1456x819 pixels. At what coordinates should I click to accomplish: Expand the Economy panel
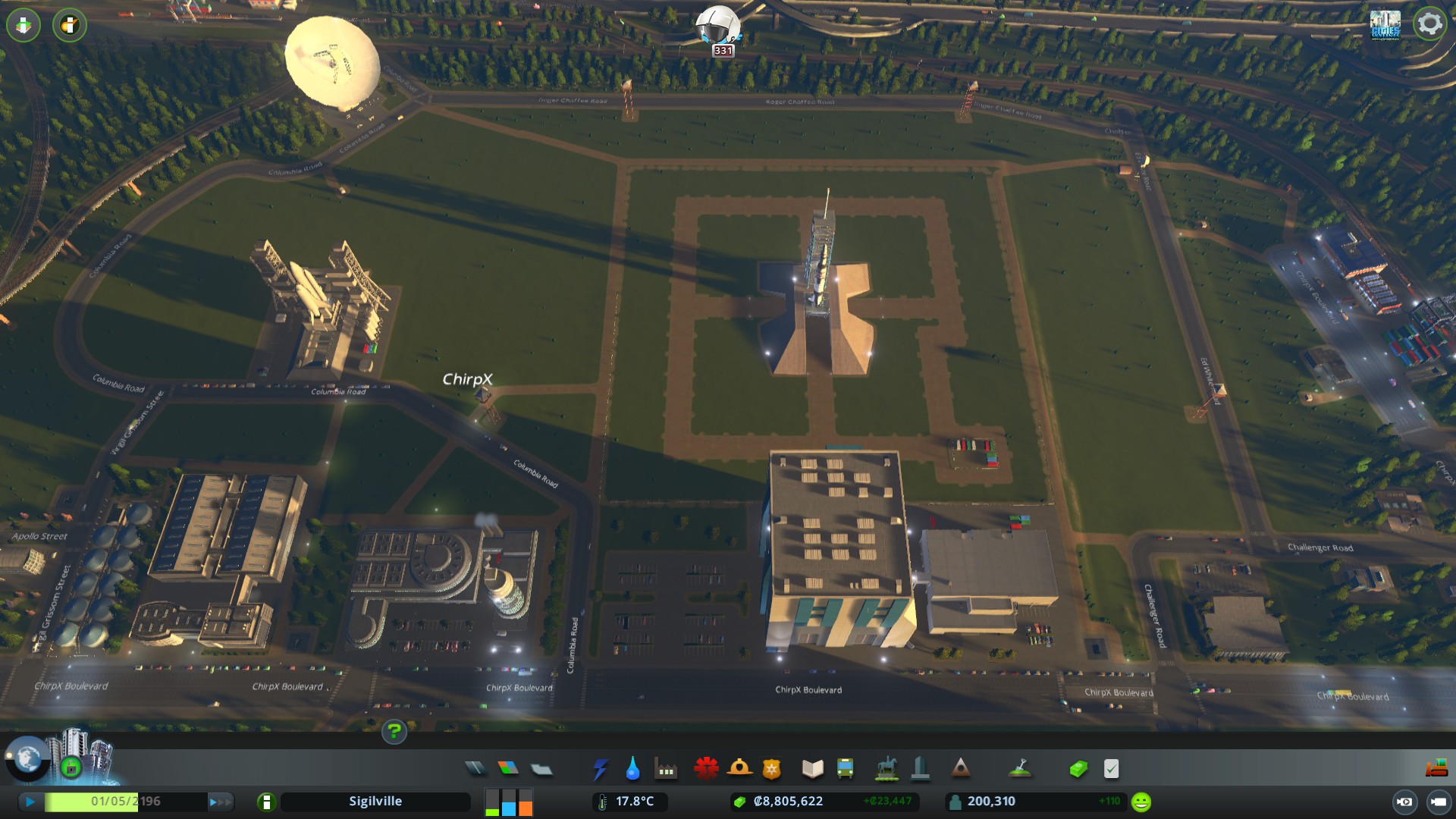tap(1078, 767)
